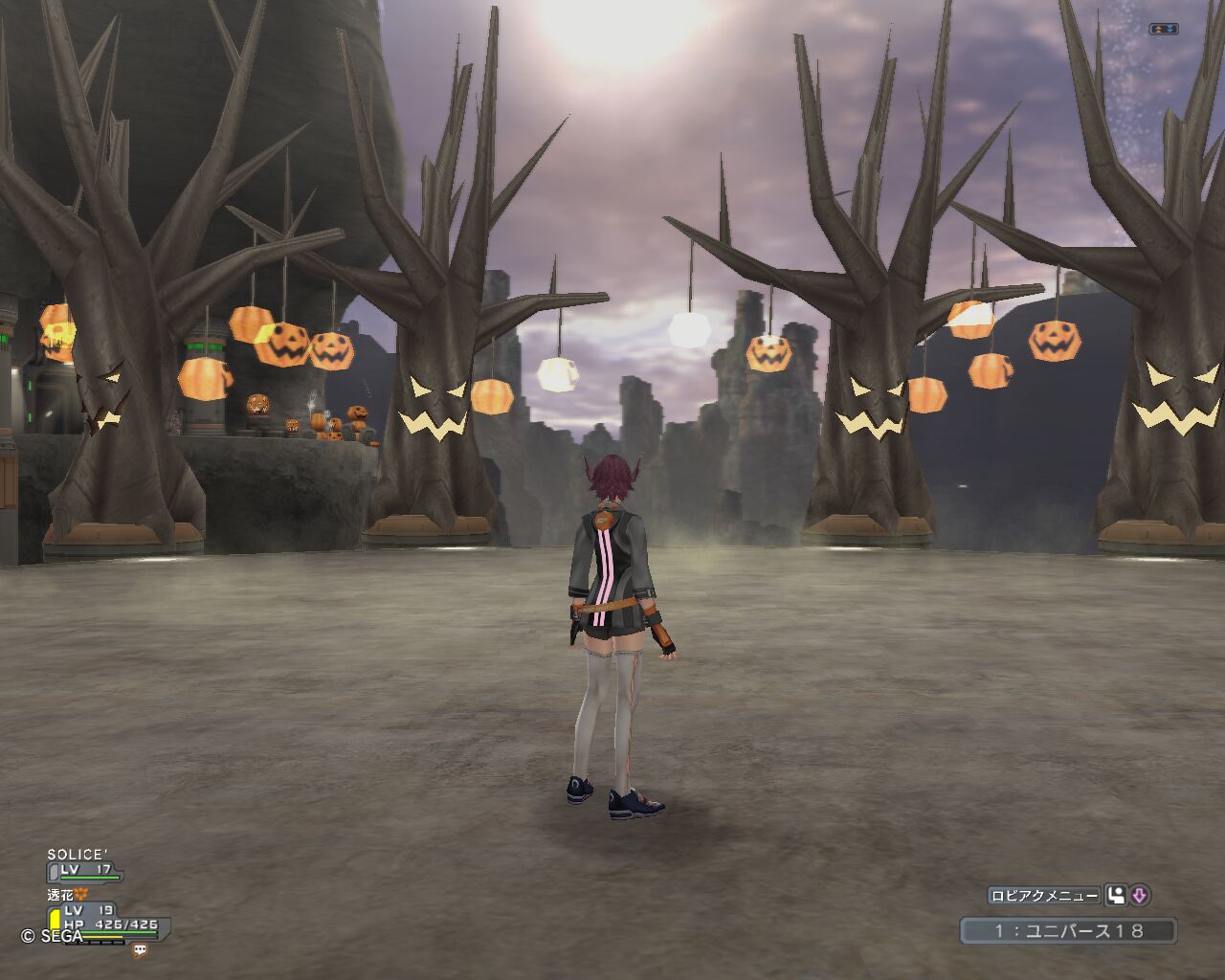Open the ロビアクメニュー lobby action menu
Screen dimensions: 1225x980
(1043, 896)
